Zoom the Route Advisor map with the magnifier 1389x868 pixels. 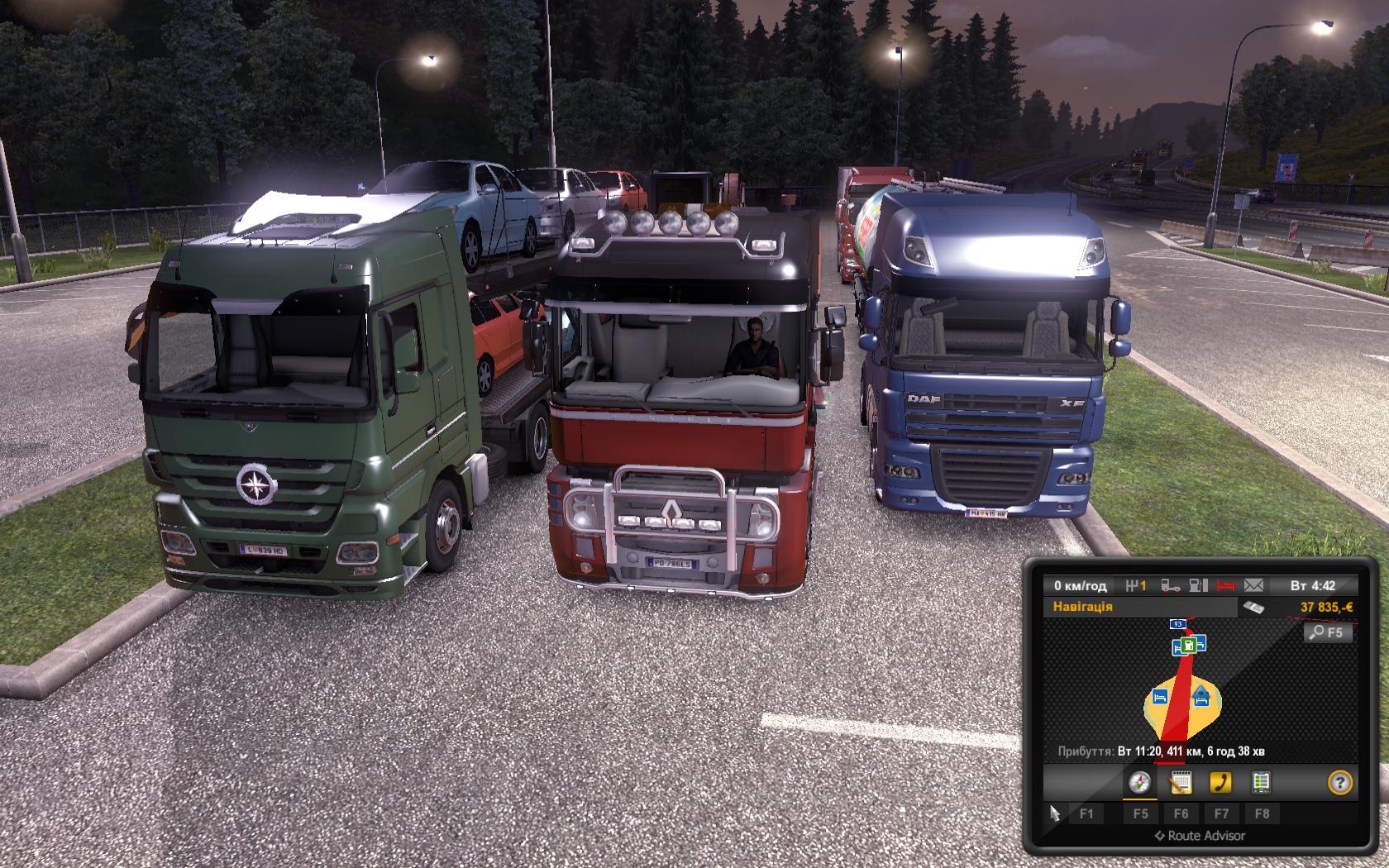coord(1327,632)
